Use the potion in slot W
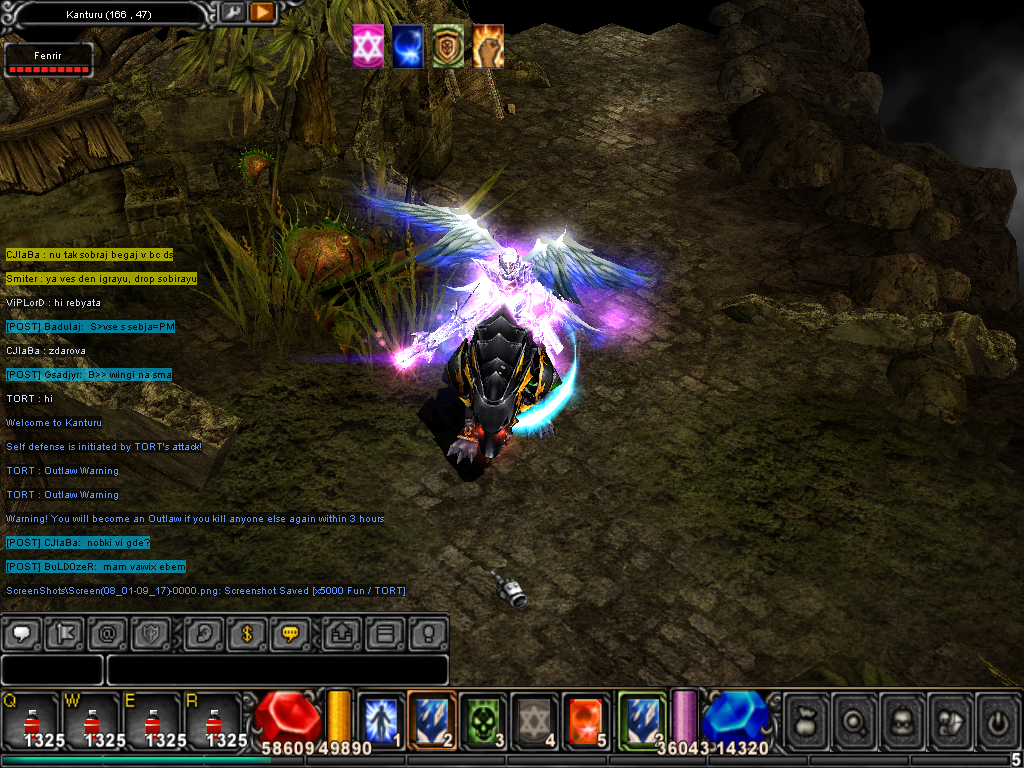Viewport: 1024px width, 768px height. [91, 720]
